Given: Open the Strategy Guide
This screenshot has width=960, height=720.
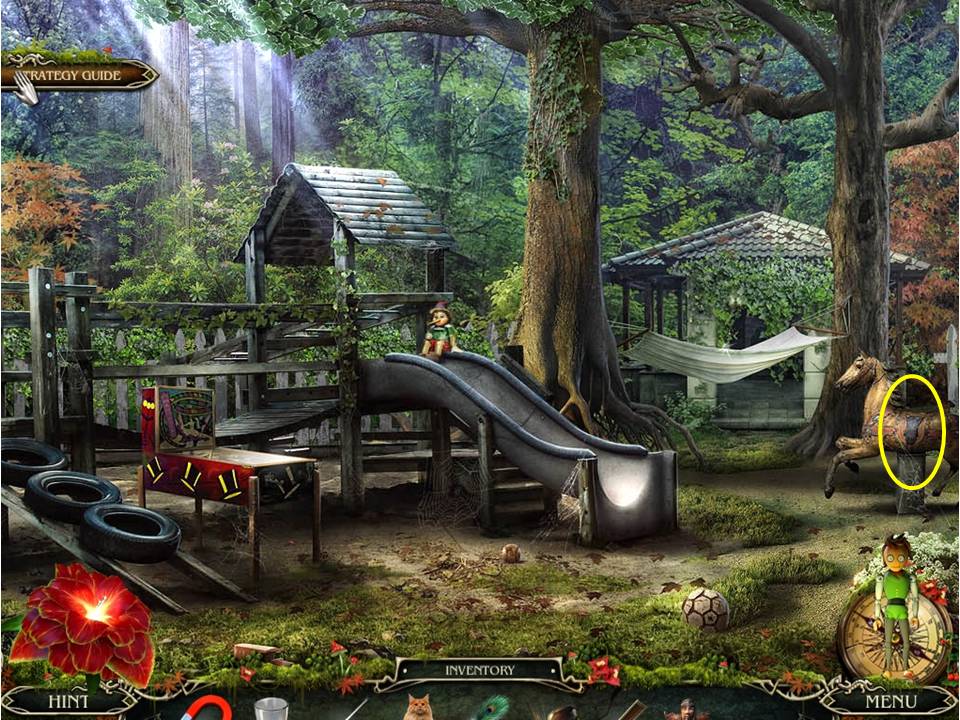Looking at the screenshot, I should (80, 75).
